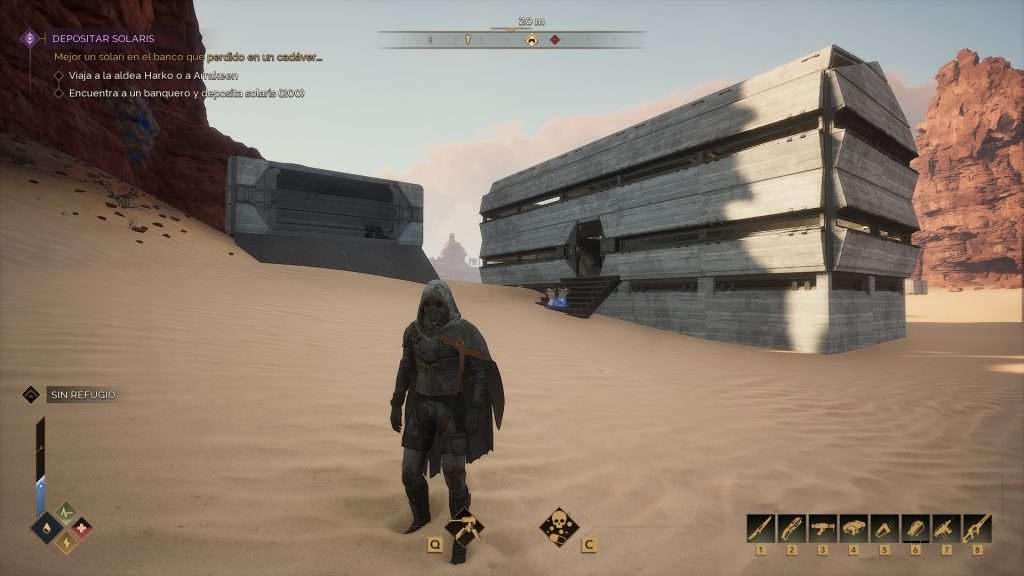Equip the long rifle in slot 8
Viewport: 1024px width, 576px height.
977,528
